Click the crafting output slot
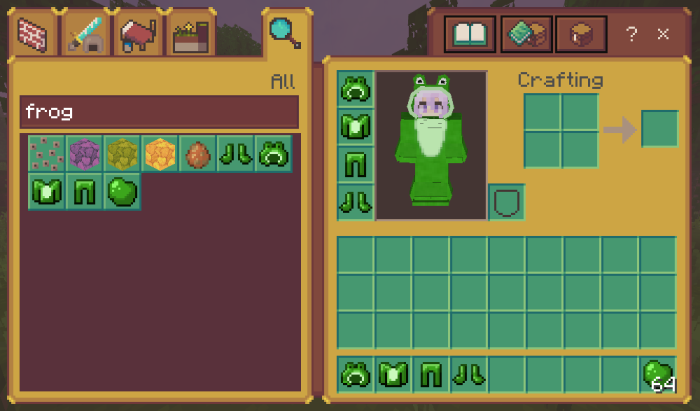The height and width of the screenshot is (411, 700). click(659, 129)
